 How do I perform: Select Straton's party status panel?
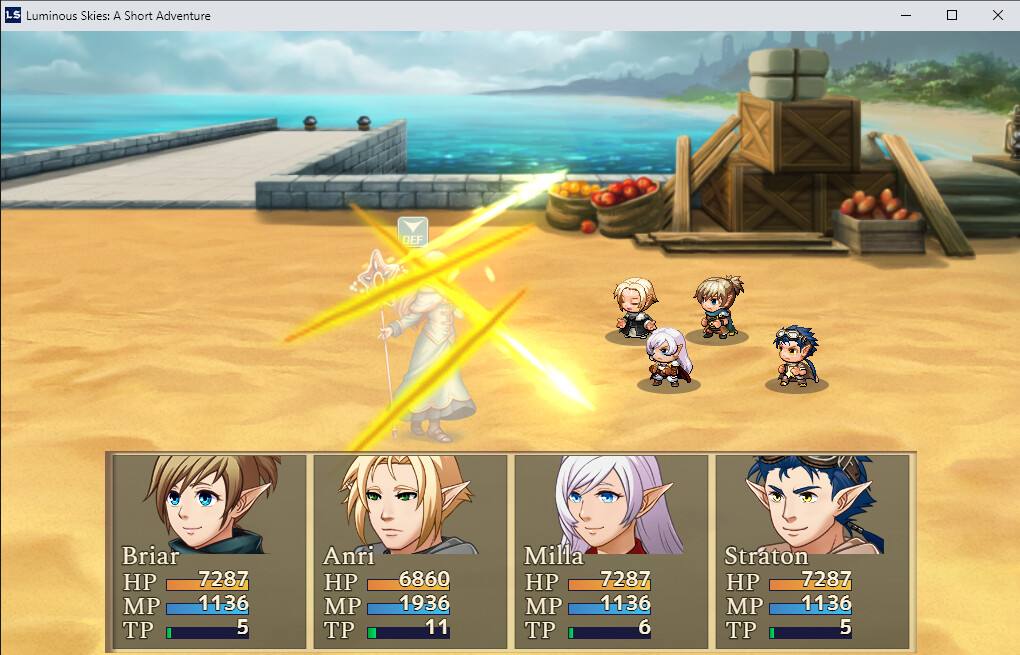pyautogui.click(x=812, y=551)
